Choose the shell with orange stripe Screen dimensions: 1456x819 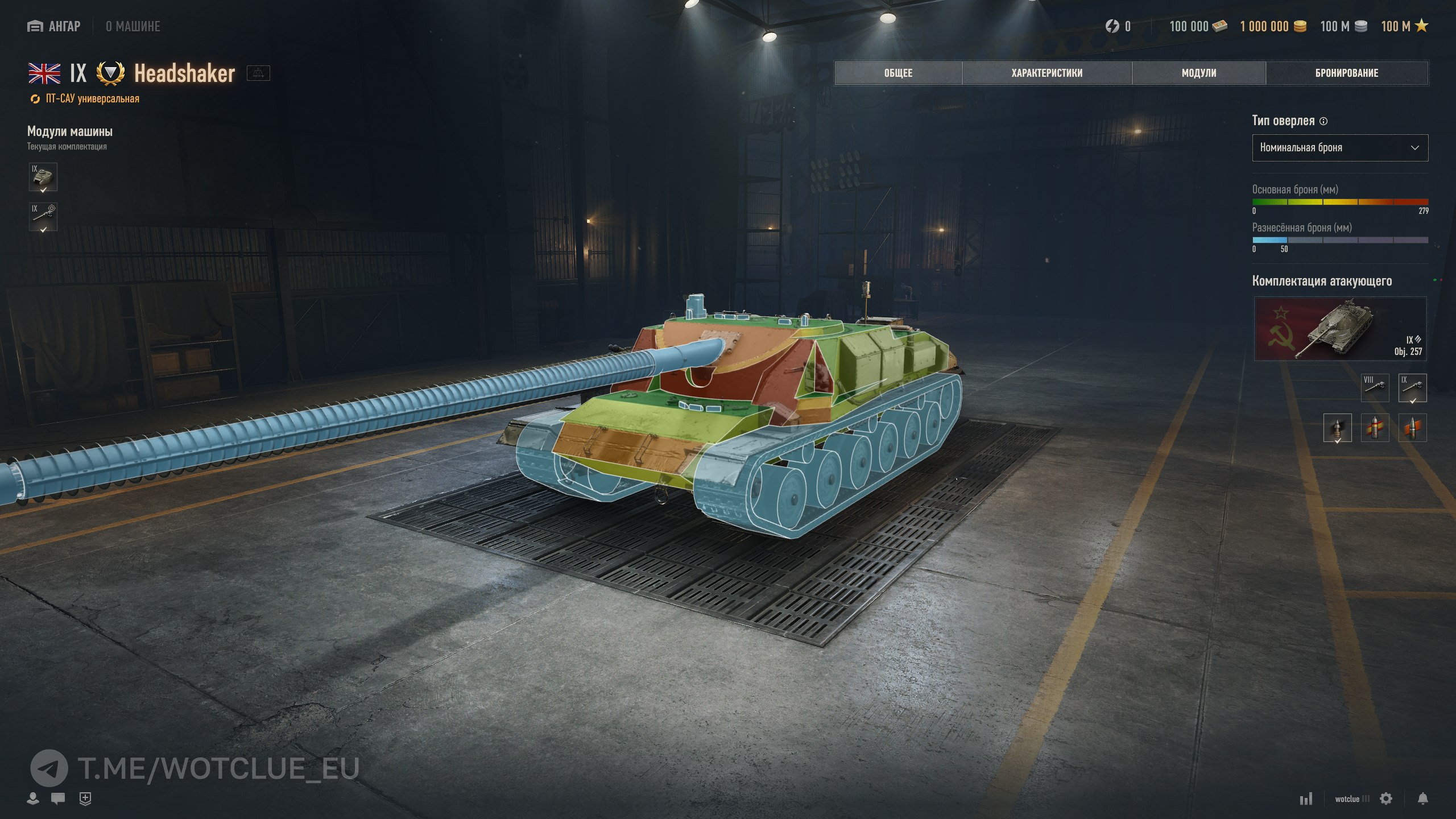(1412, 428)
